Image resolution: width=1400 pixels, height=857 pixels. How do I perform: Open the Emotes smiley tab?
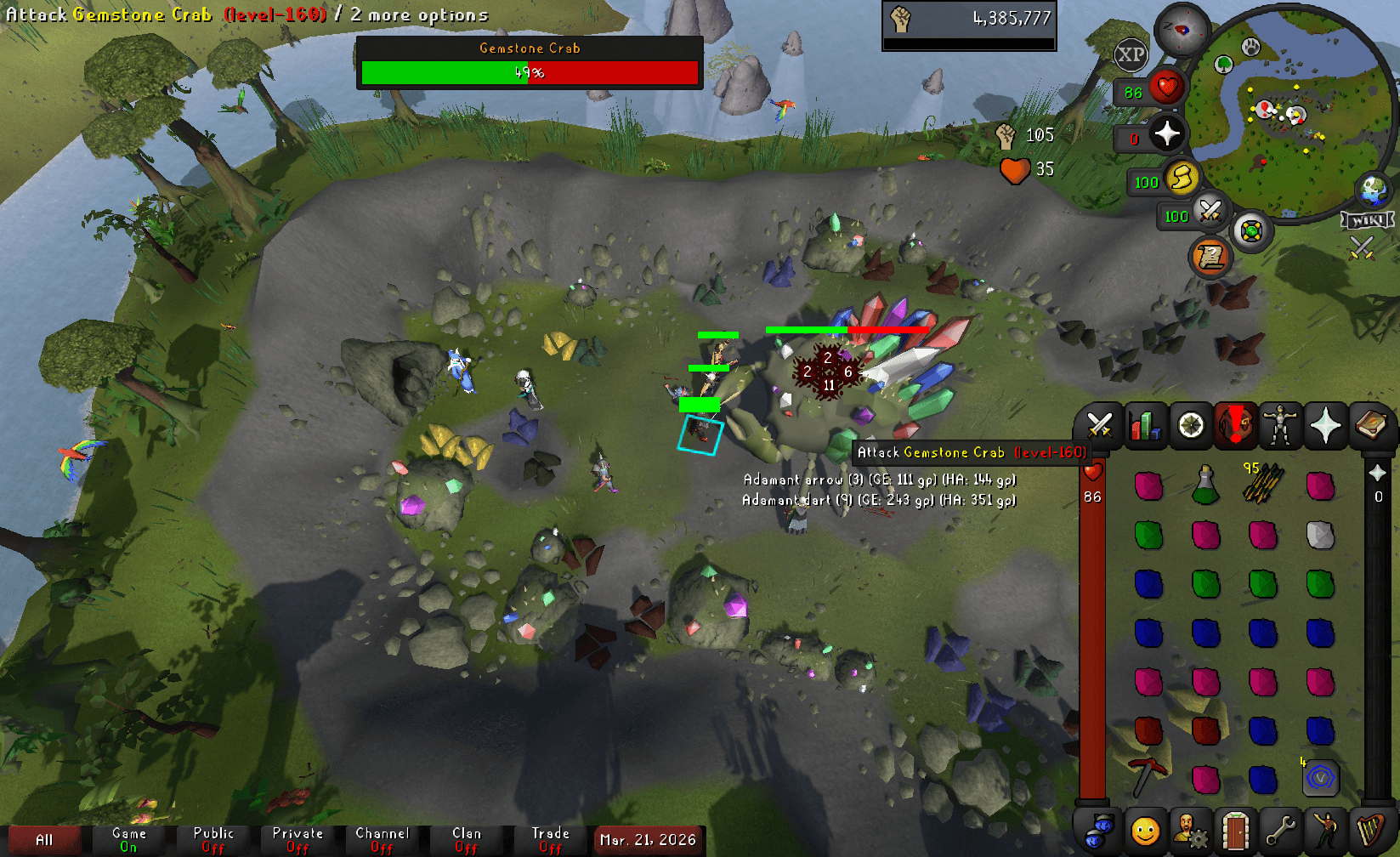pyautogui.click(x=1146, y=829)
